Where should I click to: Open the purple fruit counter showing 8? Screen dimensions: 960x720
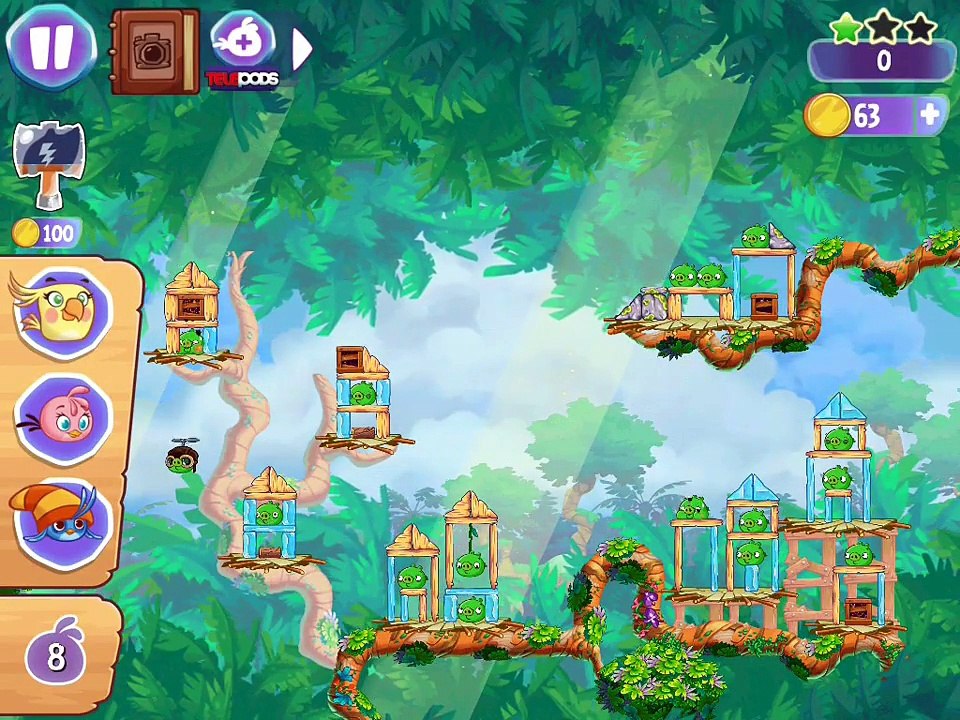tap(56, 656)
